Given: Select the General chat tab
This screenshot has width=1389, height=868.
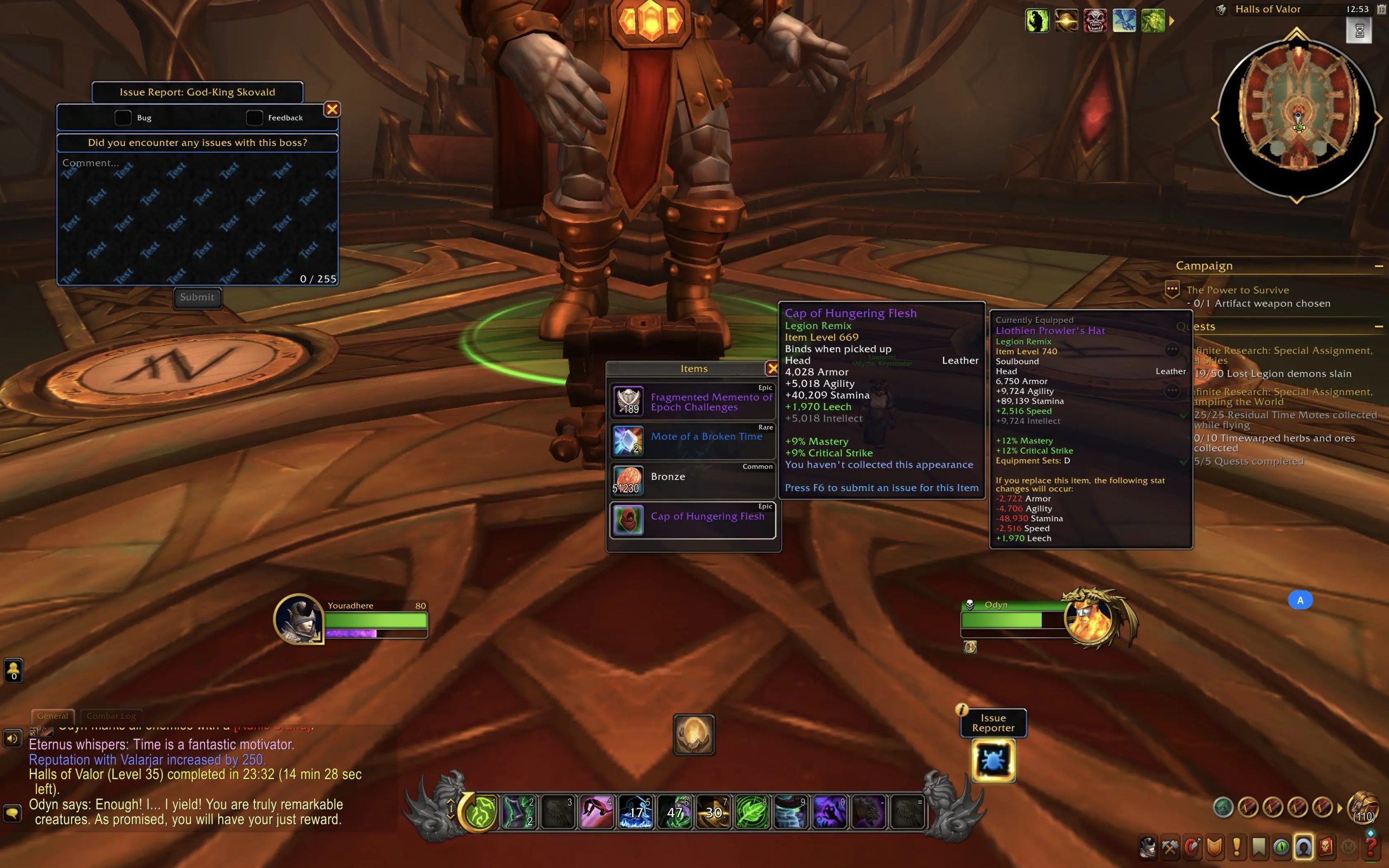Looking at the screenshot, I should (x=52, y=716).
